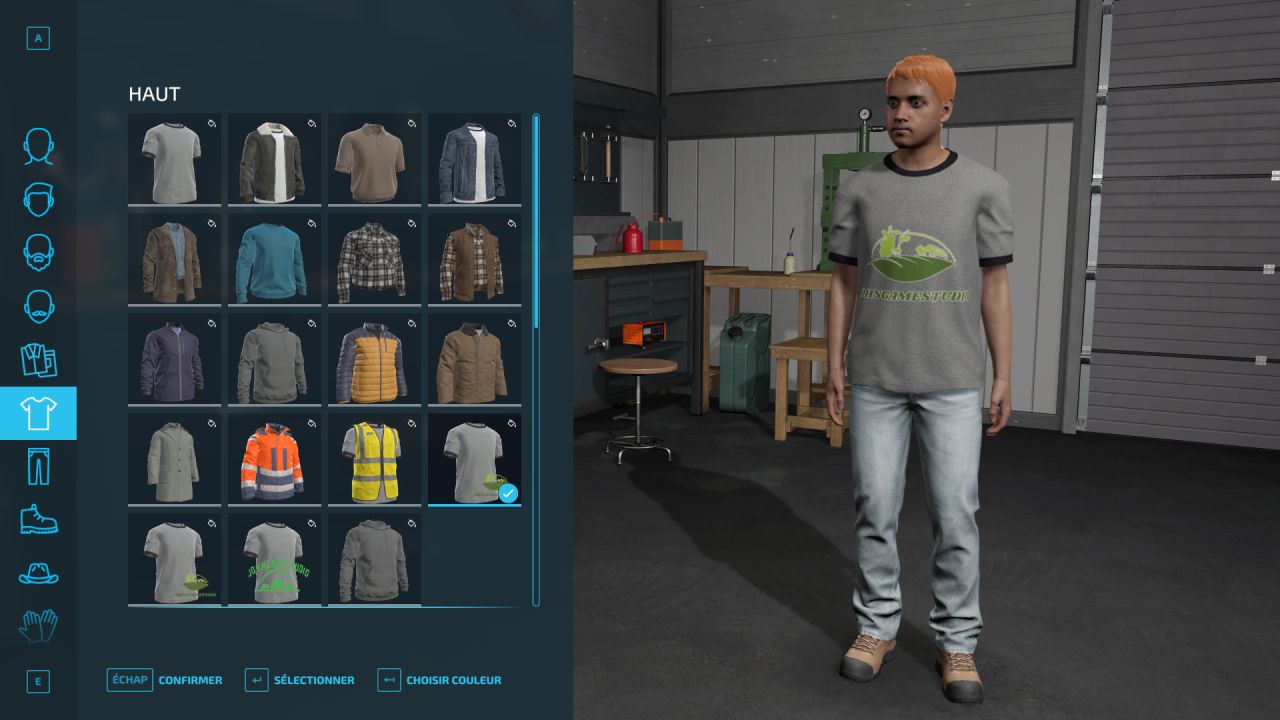Select the boots category icon
Screen dimensions: 1280x720
37,520
